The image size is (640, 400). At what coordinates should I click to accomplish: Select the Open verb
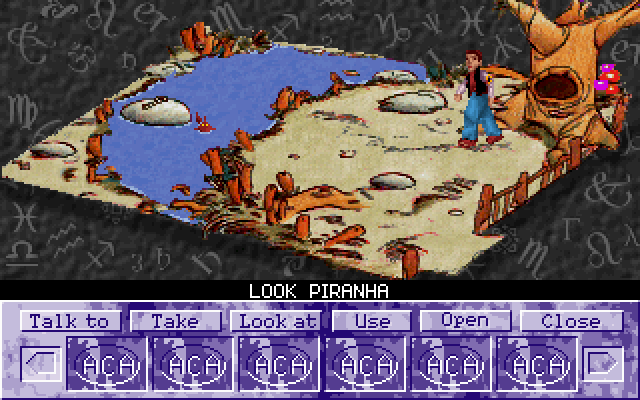pyautogui.click(x=465, y=321)
